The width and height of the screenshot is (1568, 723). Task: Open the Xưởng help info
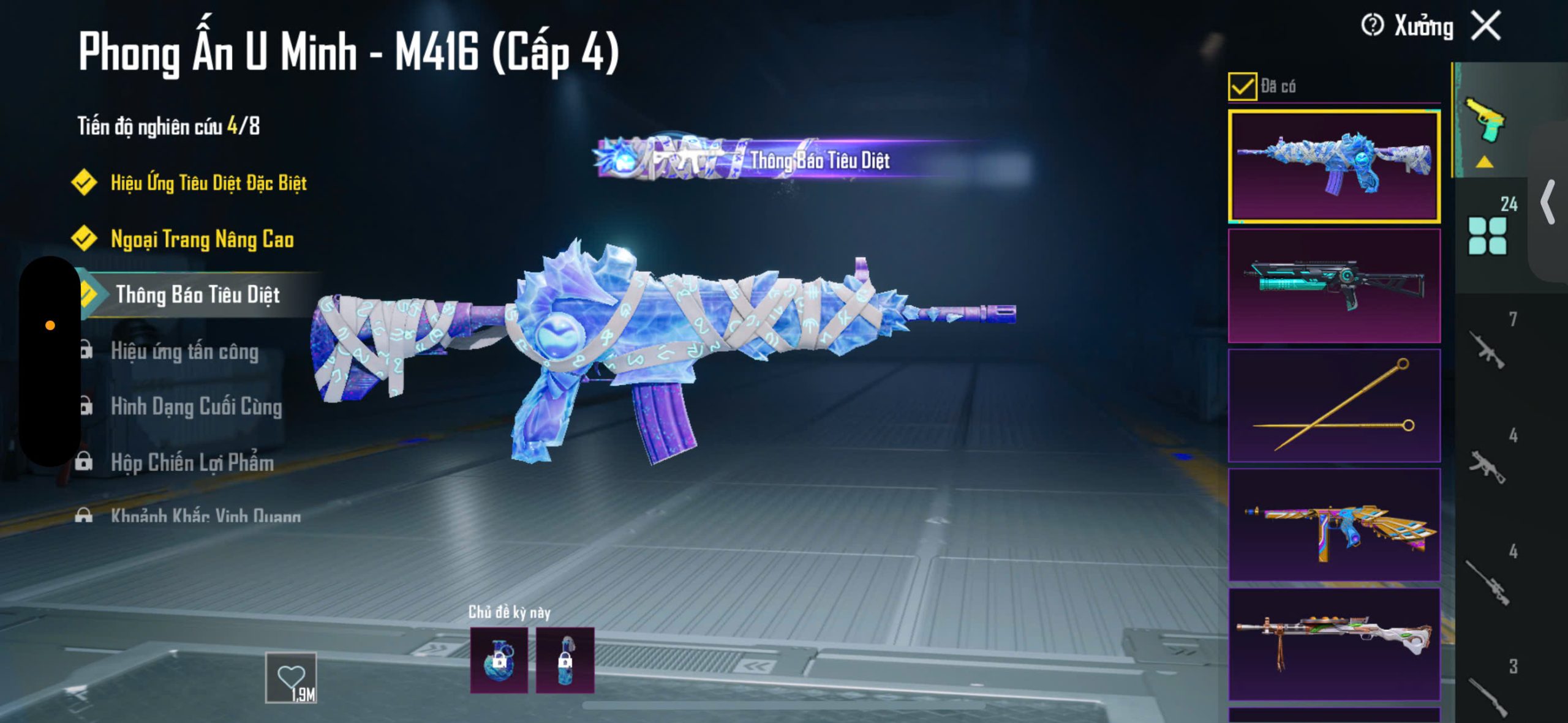(1372, 26)
